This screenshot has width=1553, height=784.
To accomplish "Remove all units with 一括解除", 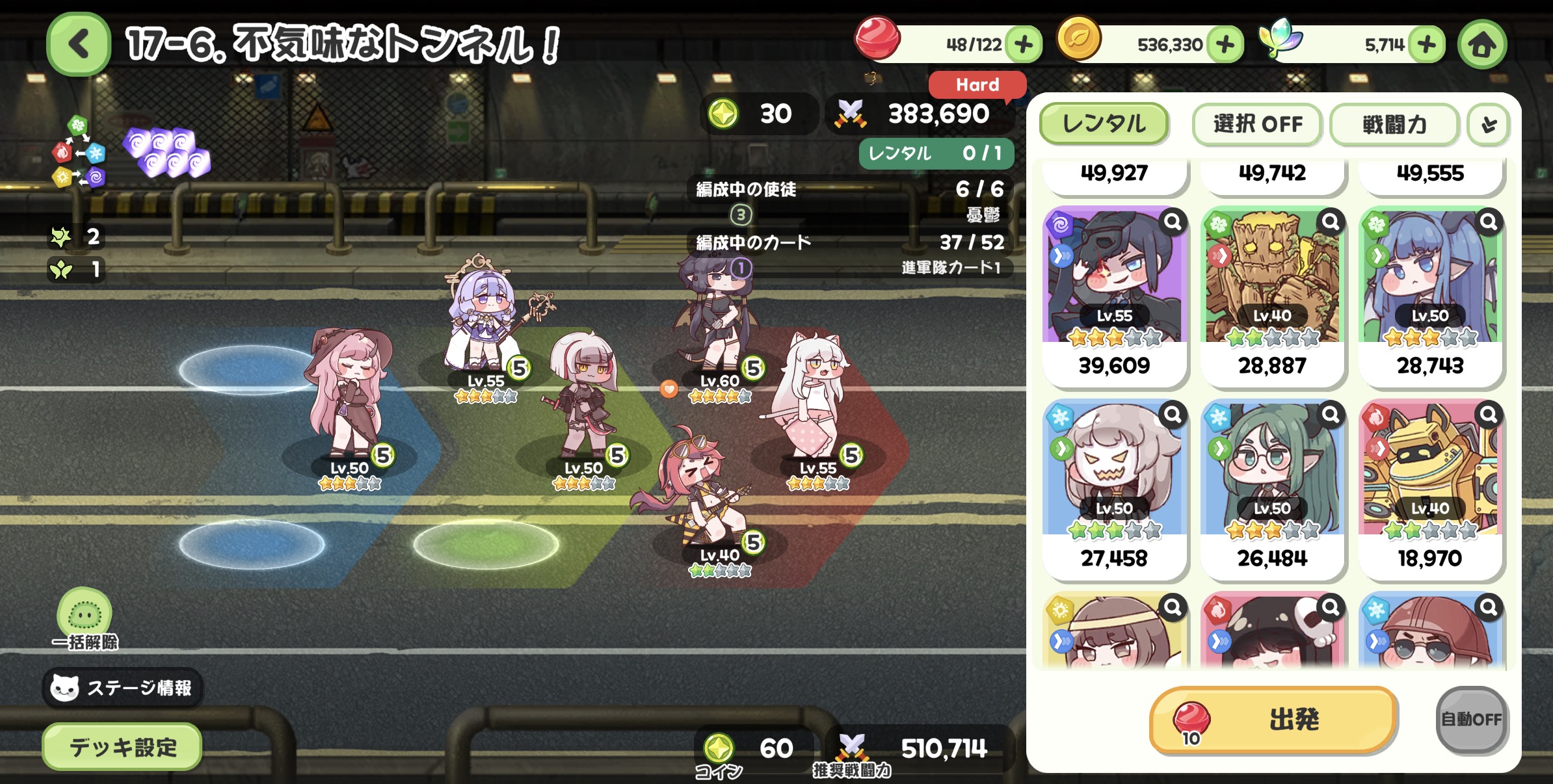I will [x=85, y=618].
